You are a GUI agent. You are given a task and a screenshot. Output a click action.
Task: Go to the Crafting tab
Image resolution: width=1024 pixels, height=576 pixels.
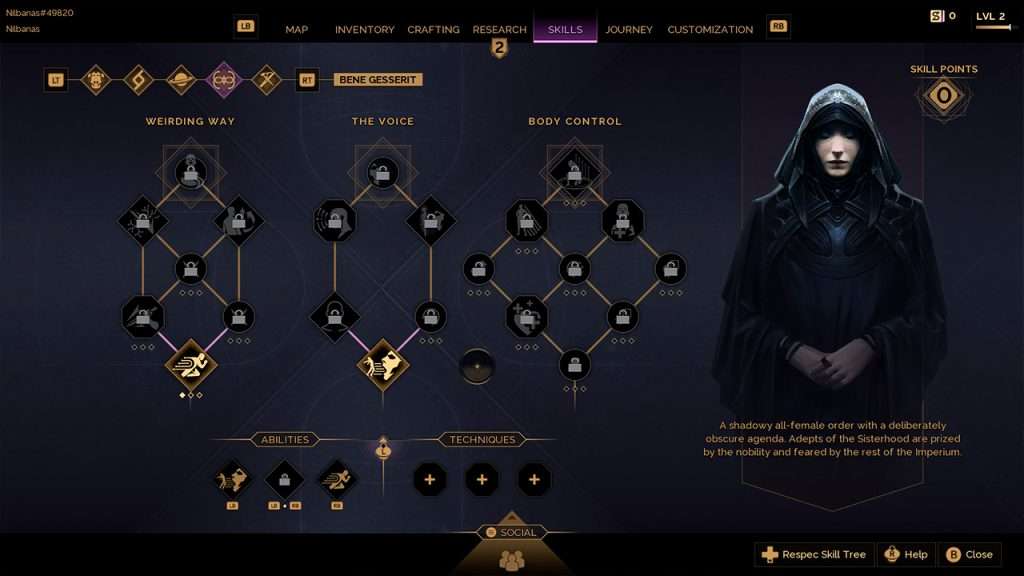point(433,29)
